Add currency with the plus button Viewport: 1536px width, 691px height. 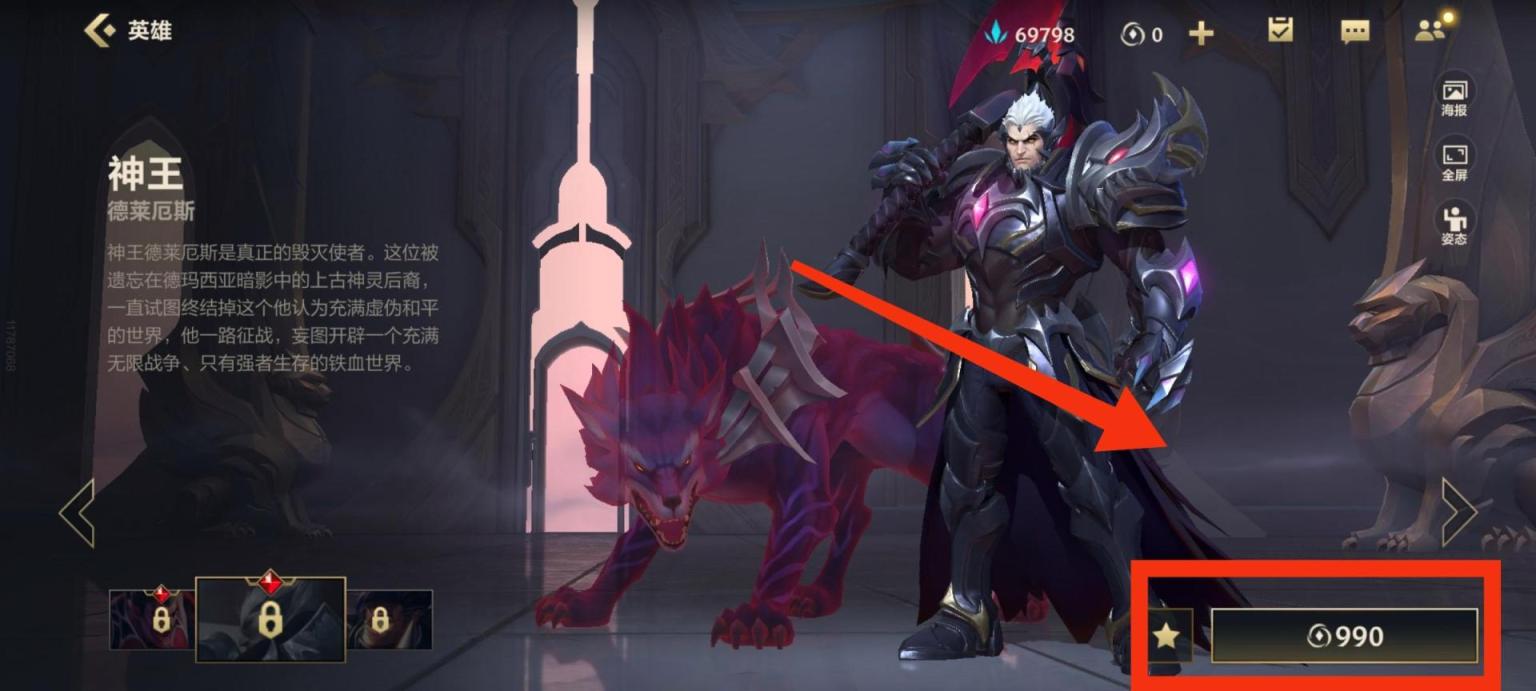[1201, 34]
